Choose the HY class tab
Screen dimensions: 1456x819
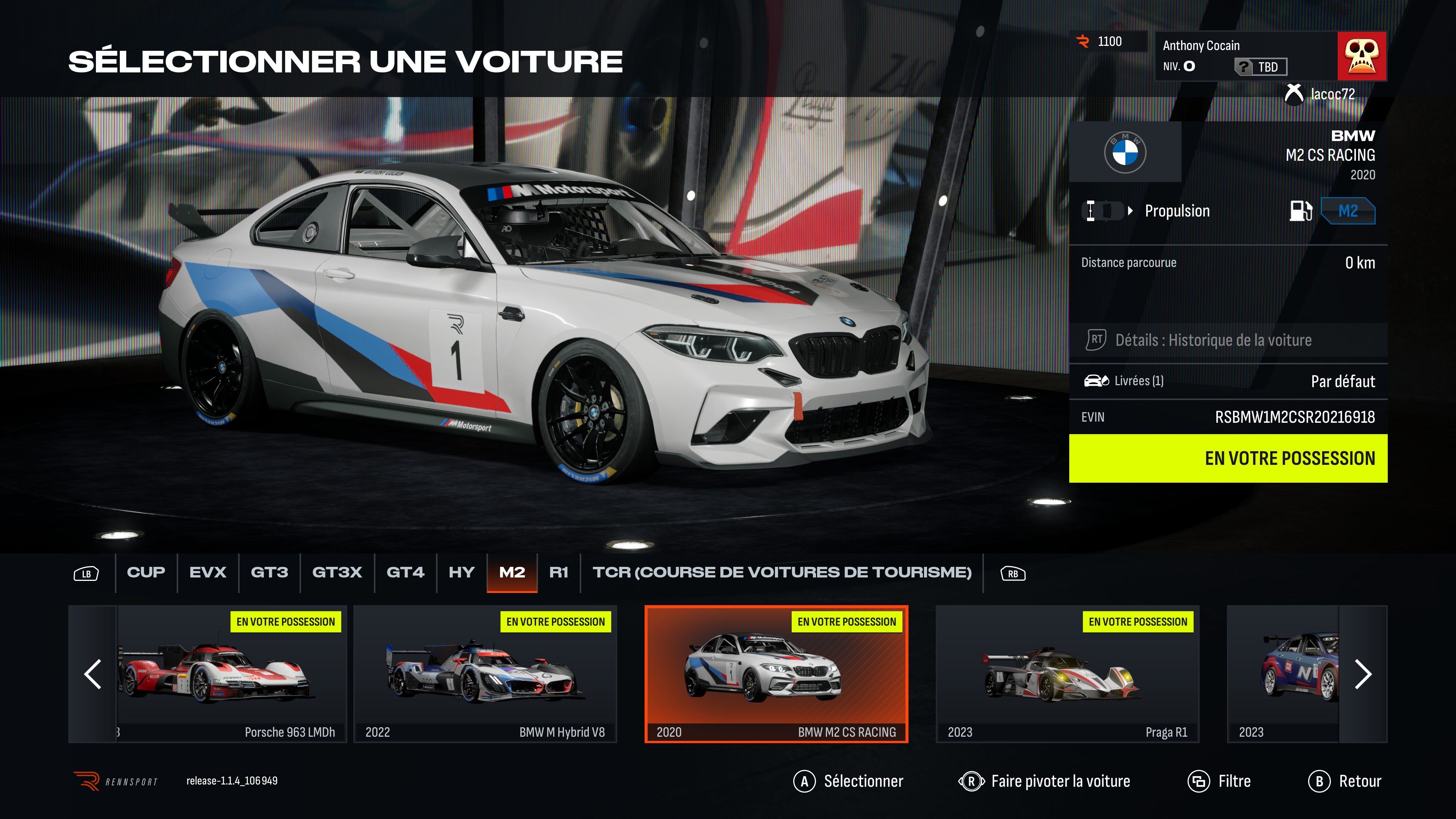click(x=461, y=573)
